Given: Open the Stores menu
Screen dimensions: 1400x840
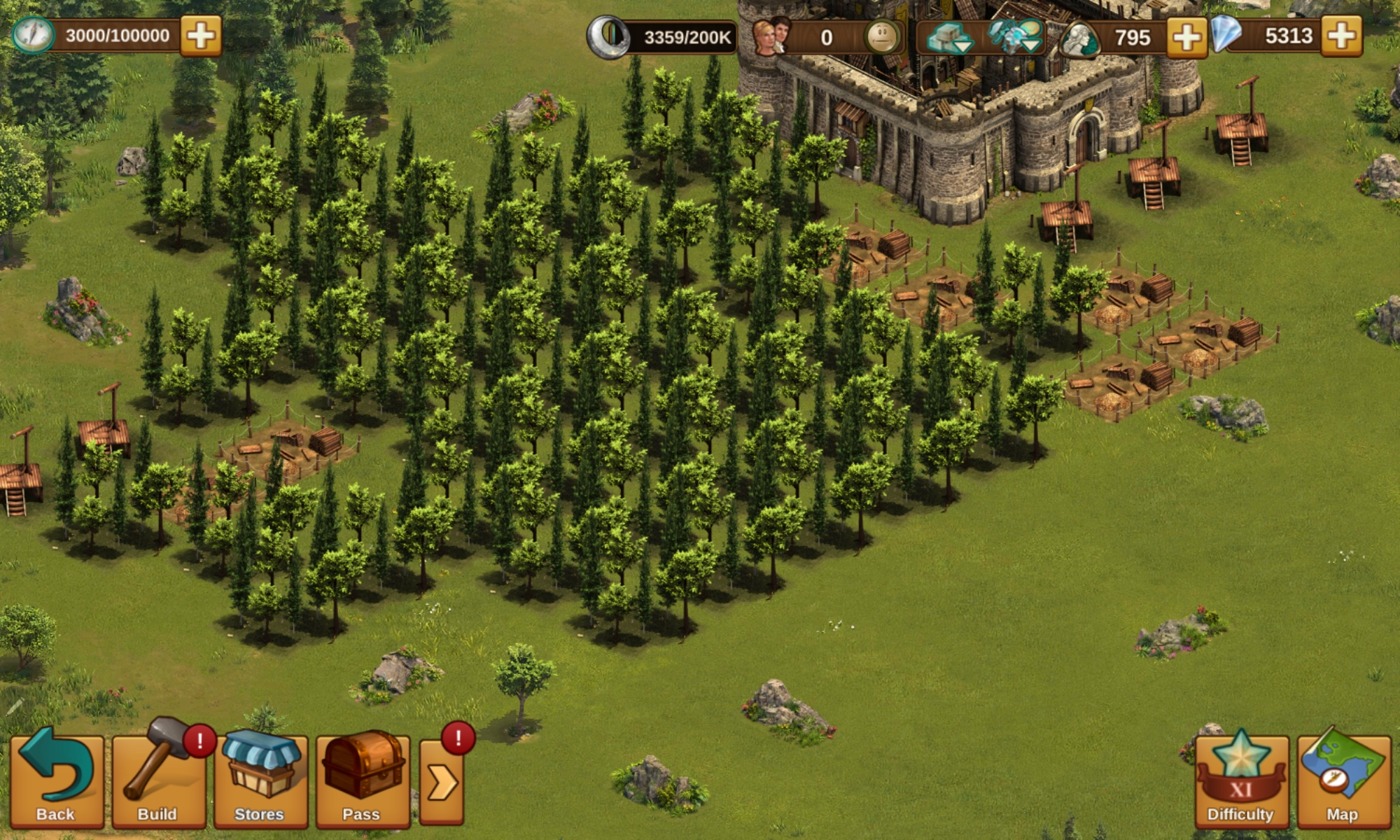Looking at the screenshot, I should [260, 780].
